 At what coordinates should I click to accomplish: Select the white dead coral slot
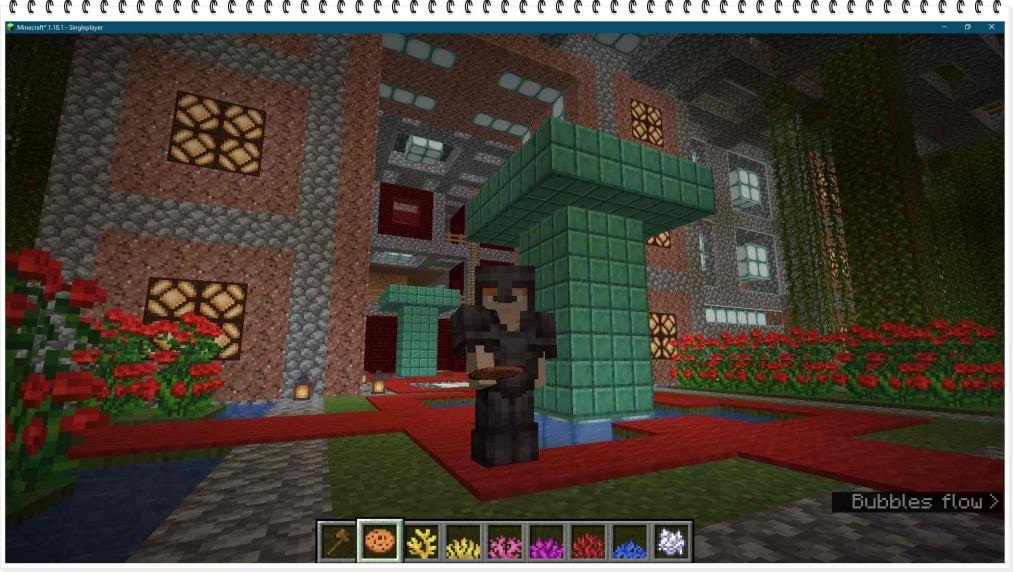pos(672,541)
